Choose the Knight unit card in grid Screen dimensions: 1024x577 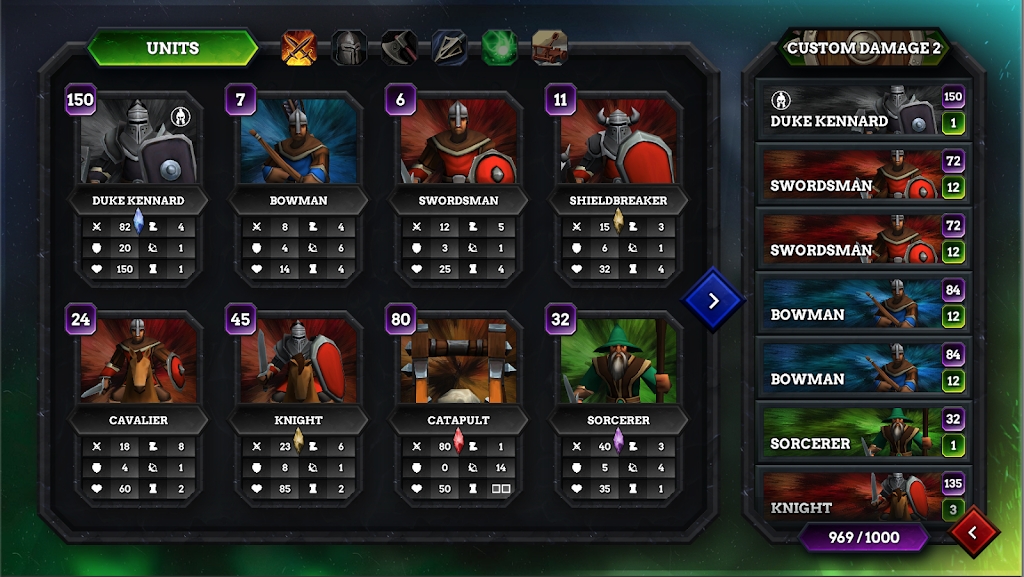298,365
